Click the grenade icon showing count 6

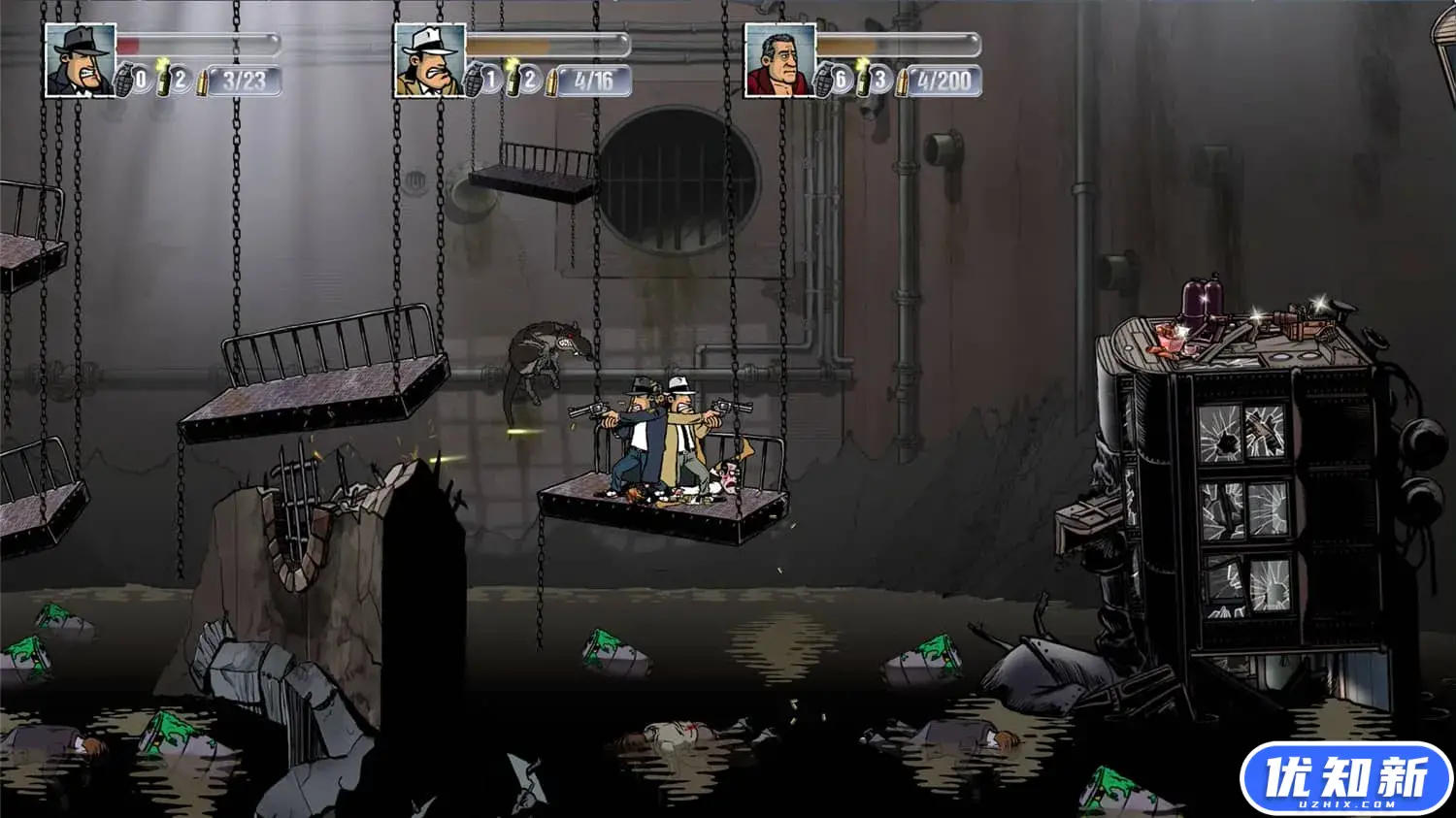click(x=826, y=80)
